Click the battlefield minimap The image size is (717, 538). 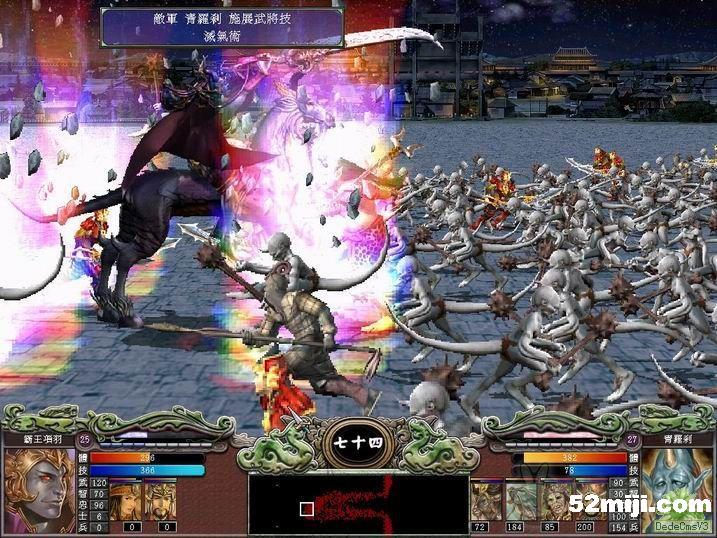[x=358, y=500]
